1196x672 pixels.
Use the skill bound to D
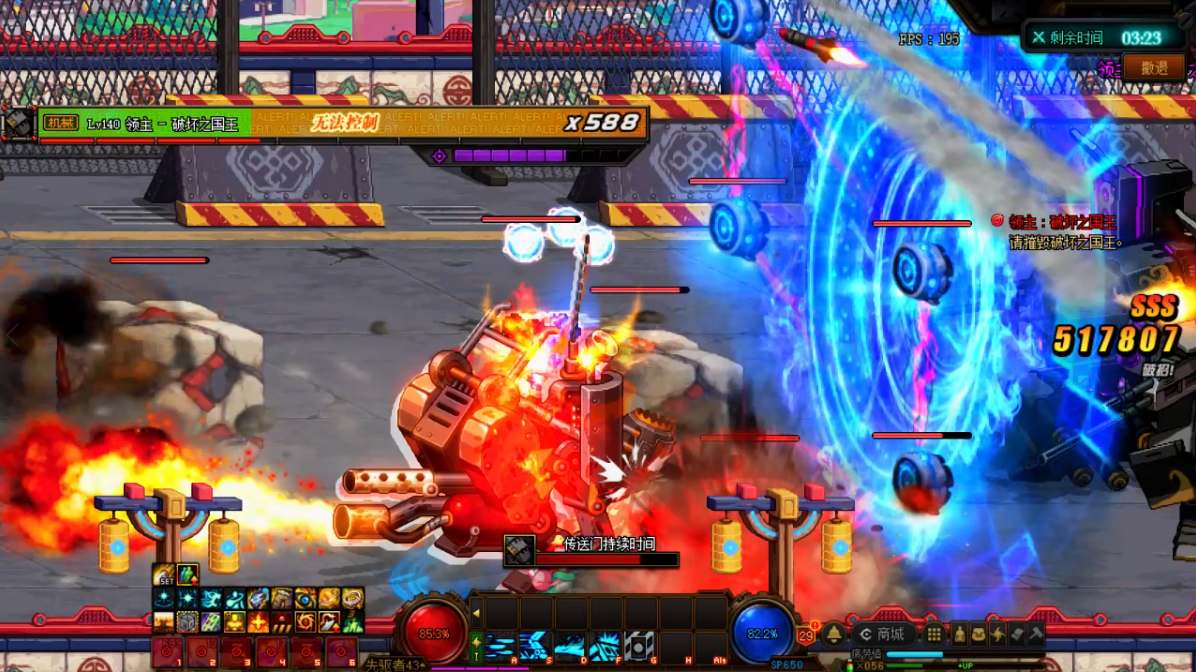[x=570, y=646]
